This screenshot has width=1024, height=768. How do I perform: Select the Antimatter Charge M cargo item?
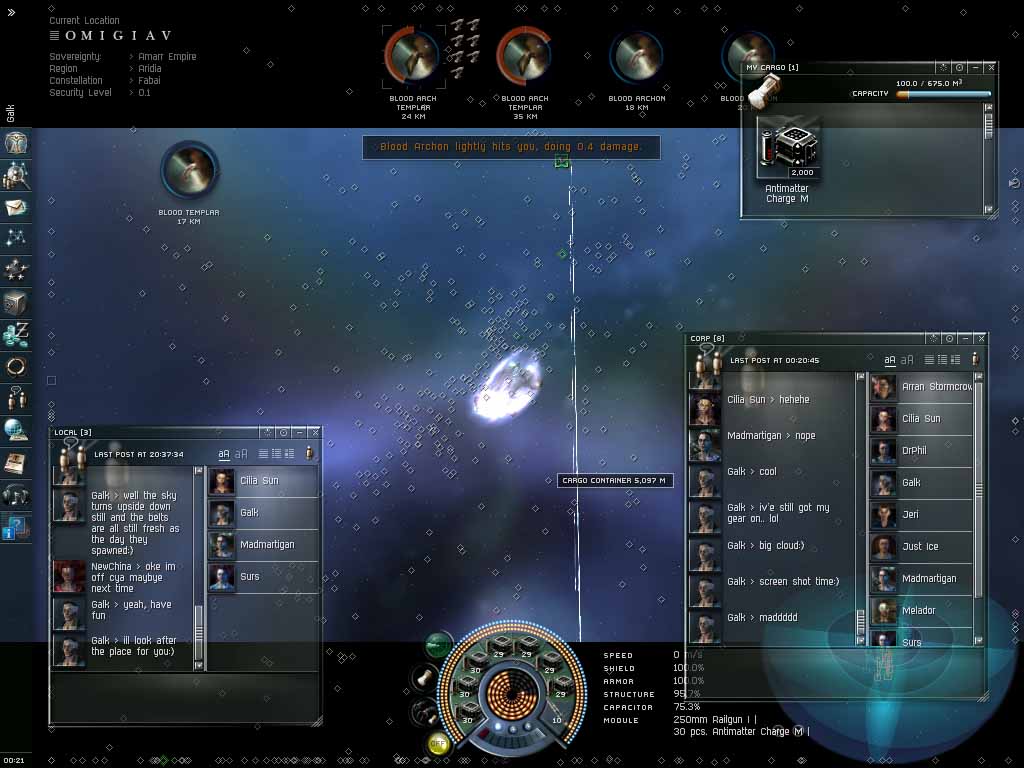(x=789, y=150)
